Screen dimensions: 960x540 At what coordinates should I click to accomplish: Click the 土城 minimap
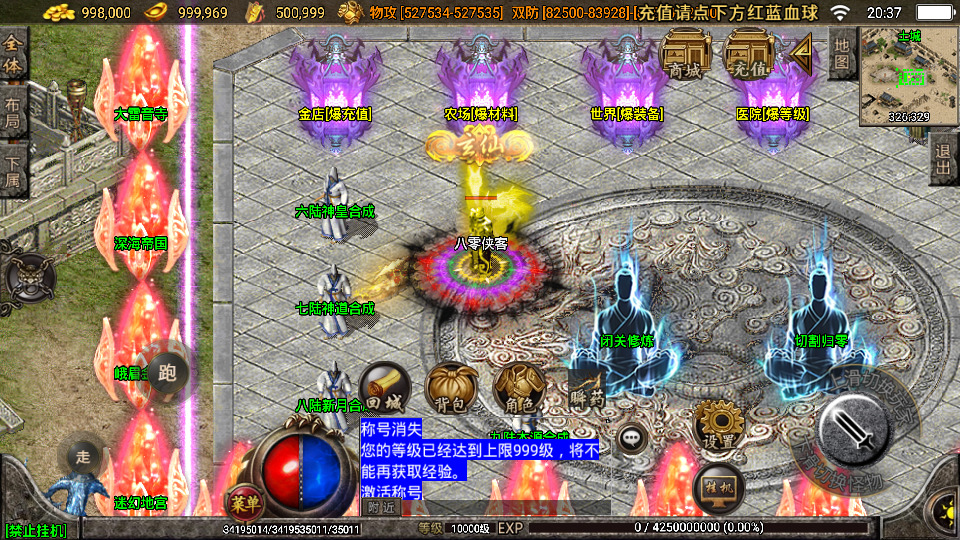click(908, 76)
